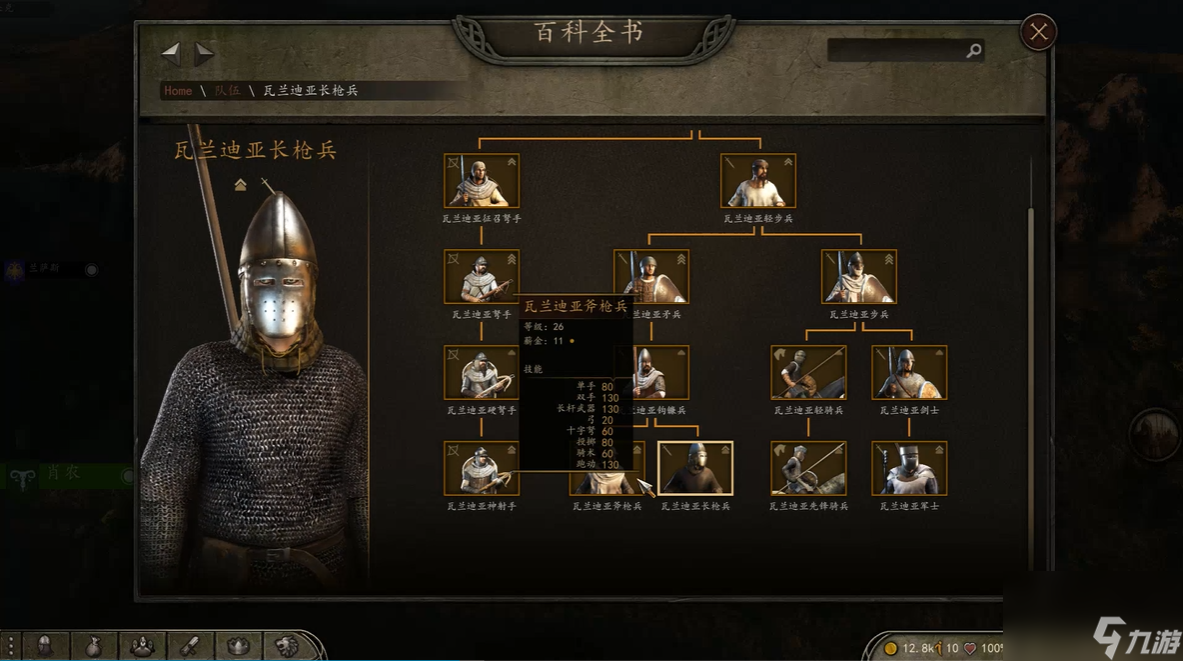Open the inventory sack icon
Image resolution: width=1183 pixels, height=661 pixels.
click(x=93, y=646)
